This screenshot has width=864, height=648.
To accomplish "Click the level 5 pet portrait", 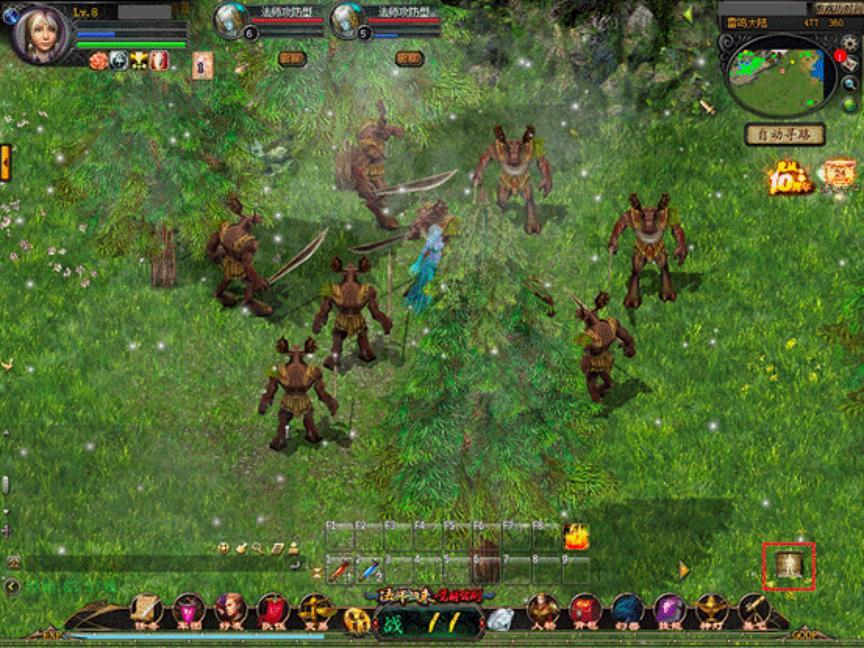I will point(346,20).
